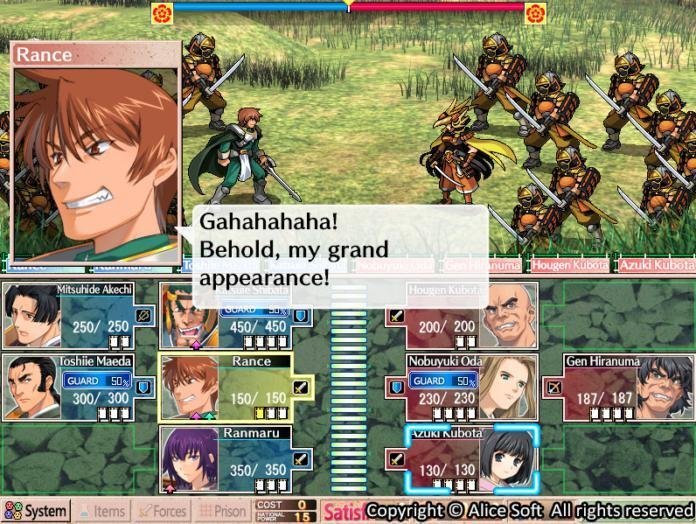Viewport: 696px width, 524px height.
Task: Select Ranmaru's unit panel
Action: [235, 459]
